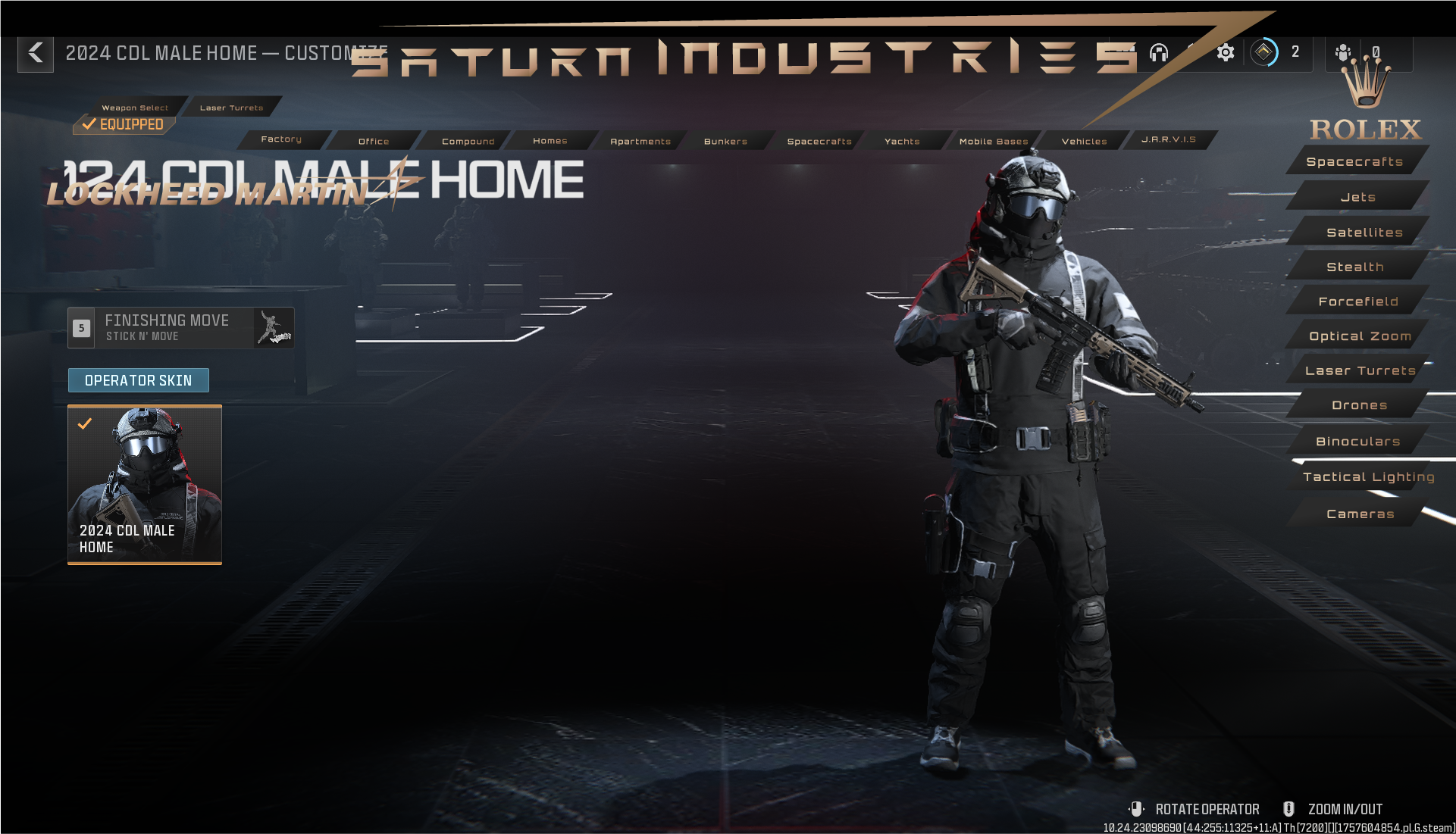Switch to the Yachts tab
Viewport: 1456px width, 834px height.
(x=902, y=141)
